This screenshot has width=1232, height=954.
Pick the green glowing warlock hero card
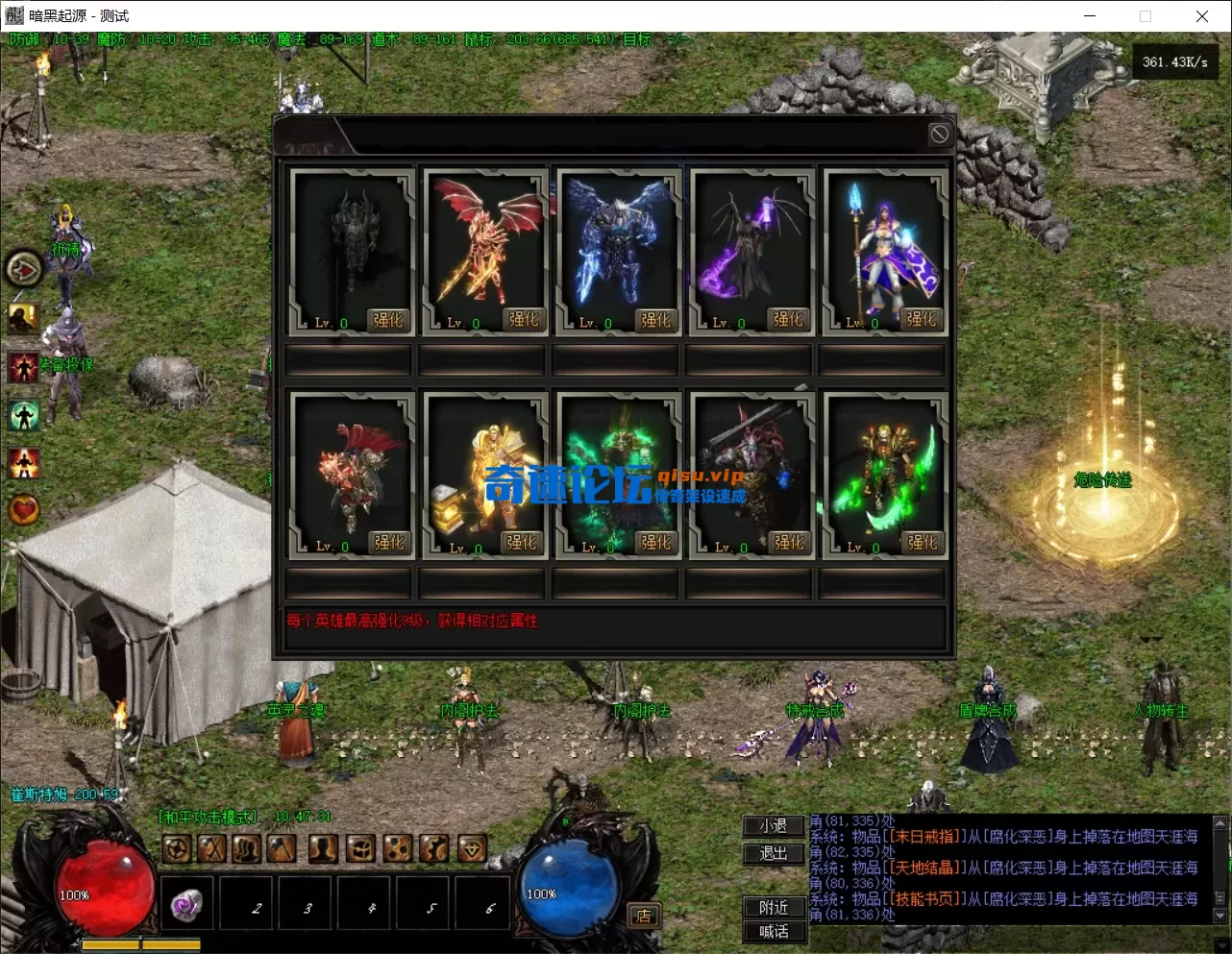[x=619, y=469]
